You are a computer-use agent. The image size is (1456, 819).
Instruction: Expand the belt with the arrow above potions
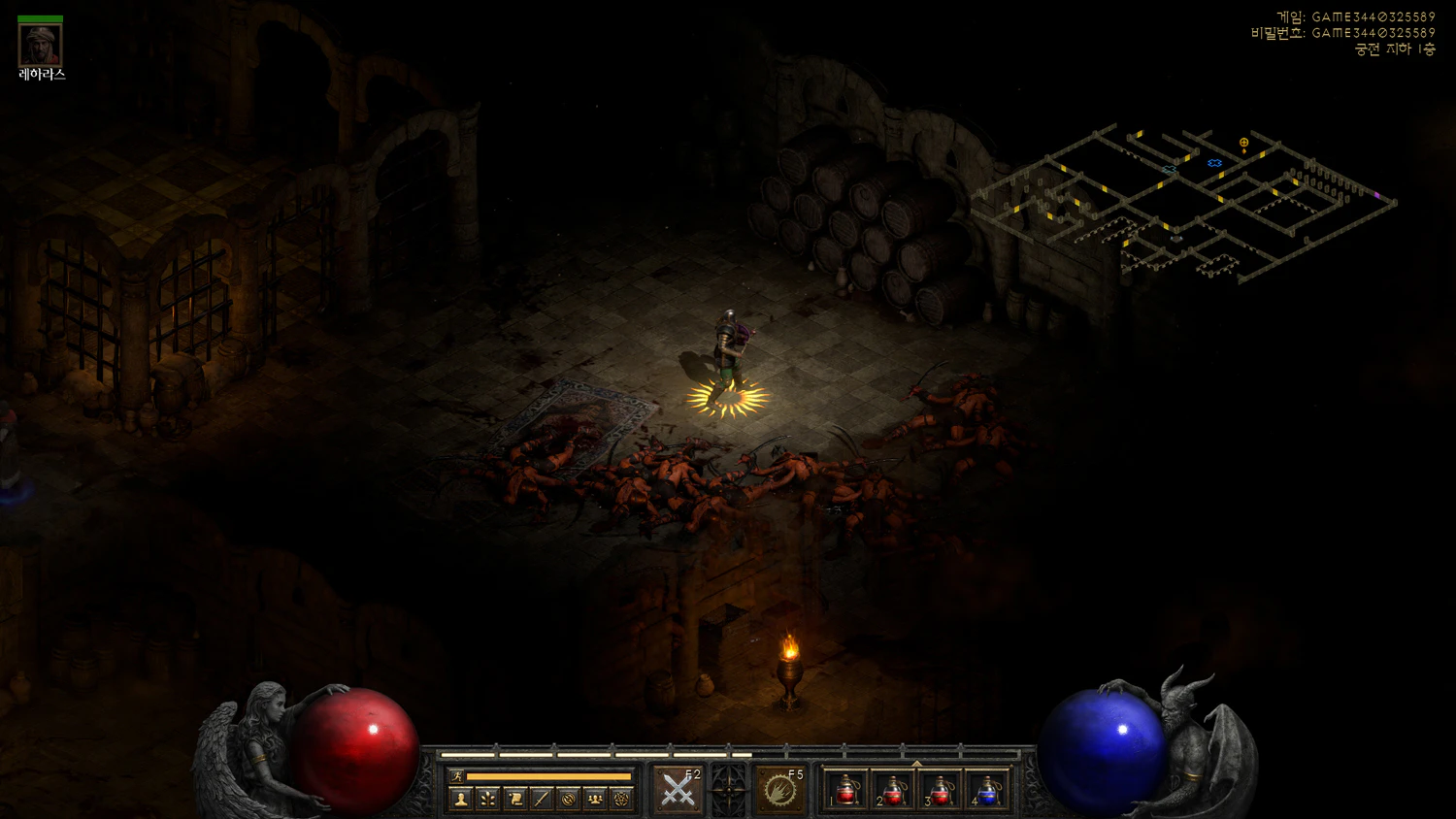point(916,764)
